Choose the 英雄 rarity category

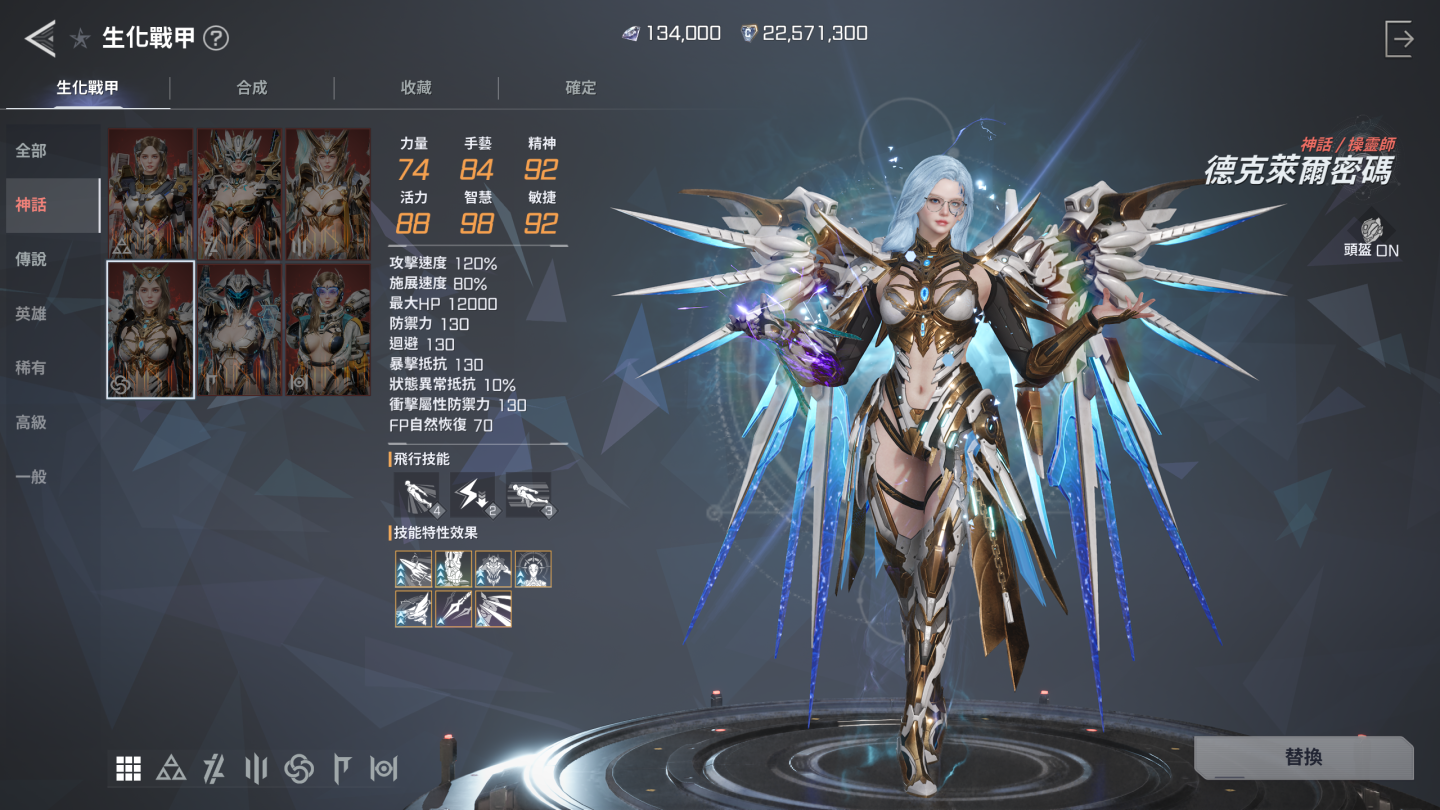[x=32, y=314]
